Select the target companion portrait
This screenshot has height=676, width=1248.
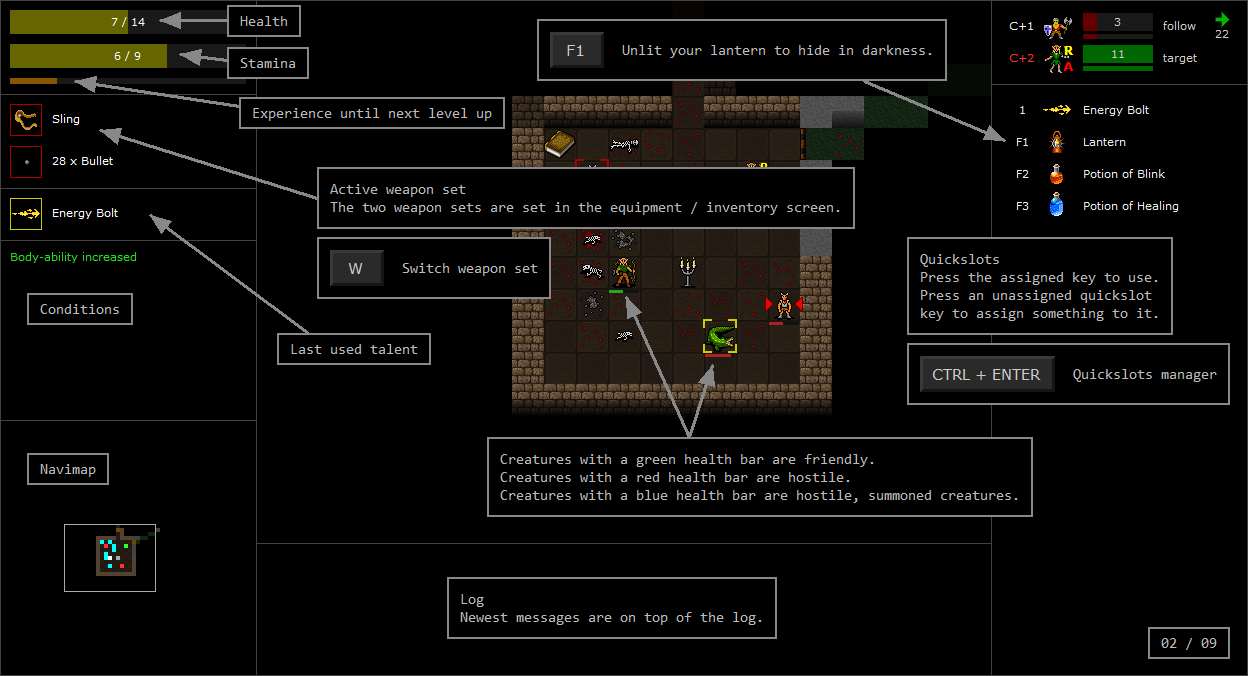(x=1056, y=59)
